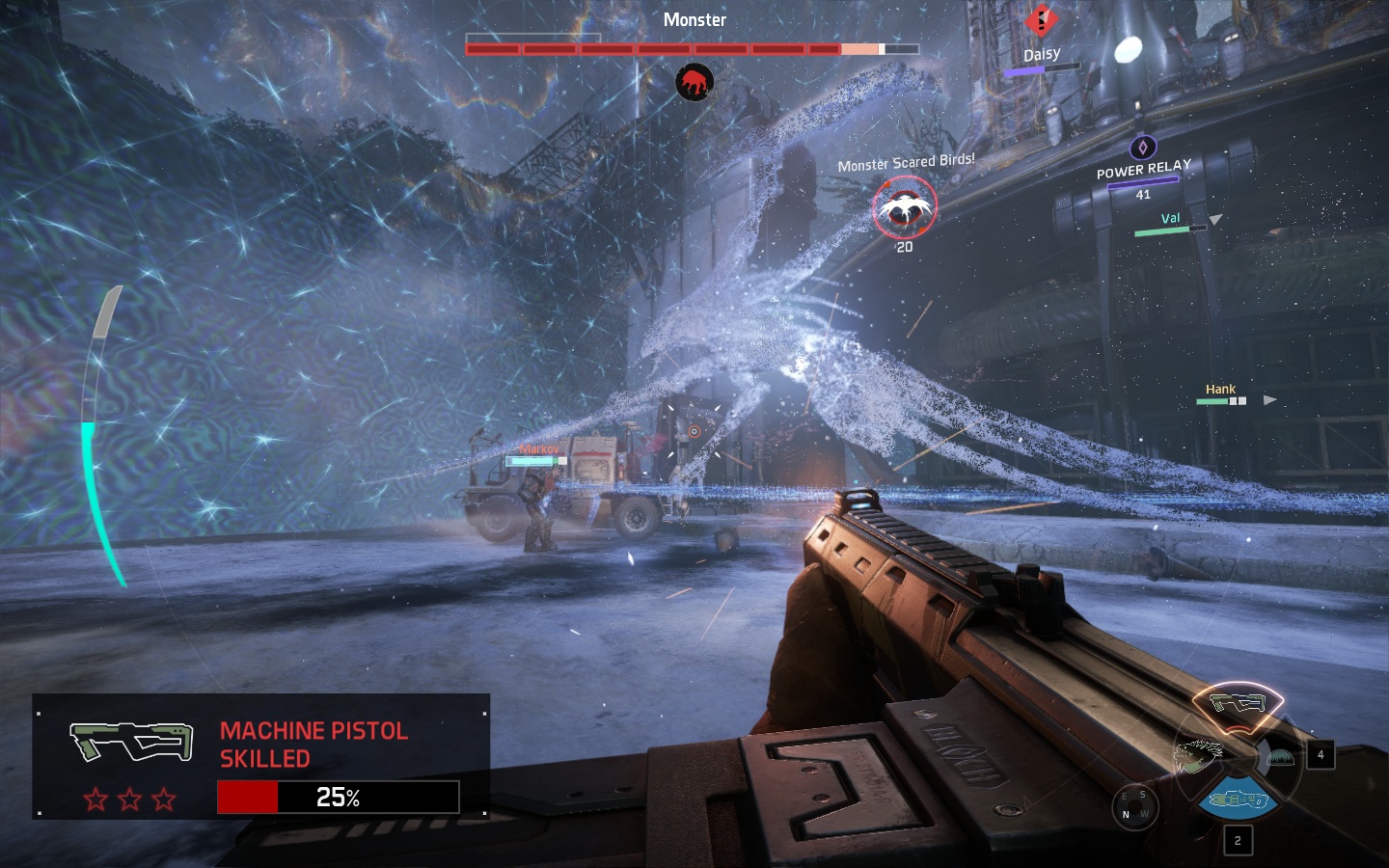This screenshot has height=868, width=1389.
Task: Select the machine pistol in the weapon wheel
Action: point(1238,703)
